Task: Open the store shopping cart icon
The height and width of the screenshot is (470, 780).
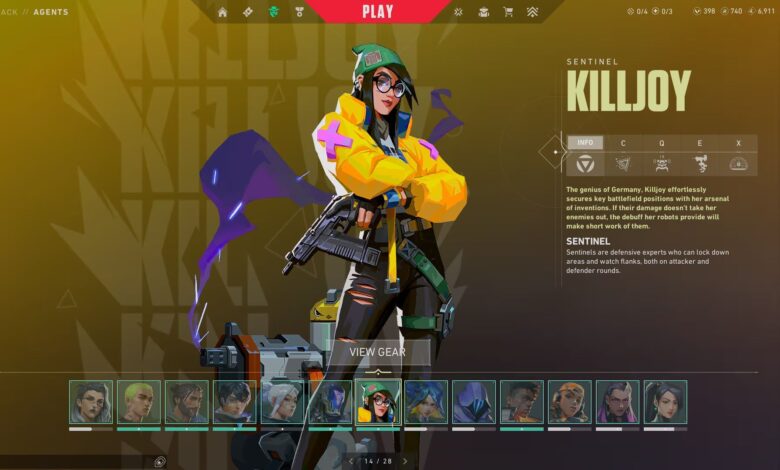Action: [x=508, y=12]
